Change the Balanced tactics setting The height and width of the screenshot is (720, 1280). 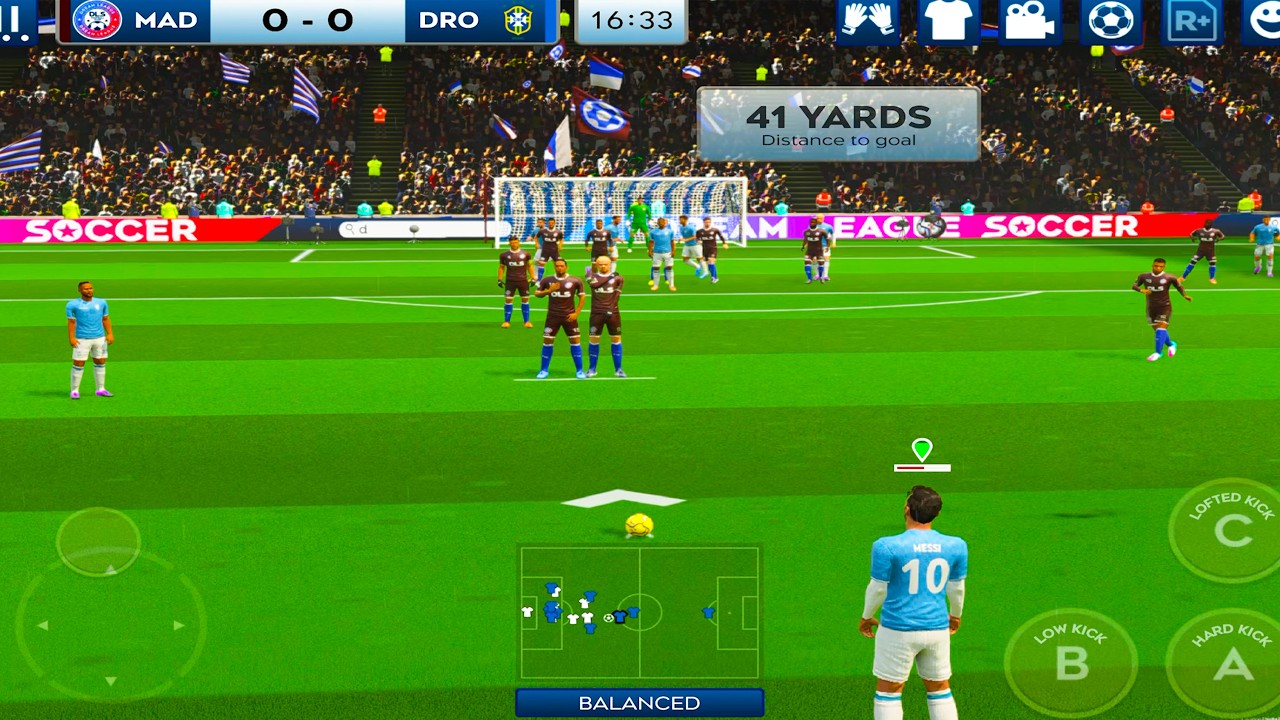click(x=639, y=703)
